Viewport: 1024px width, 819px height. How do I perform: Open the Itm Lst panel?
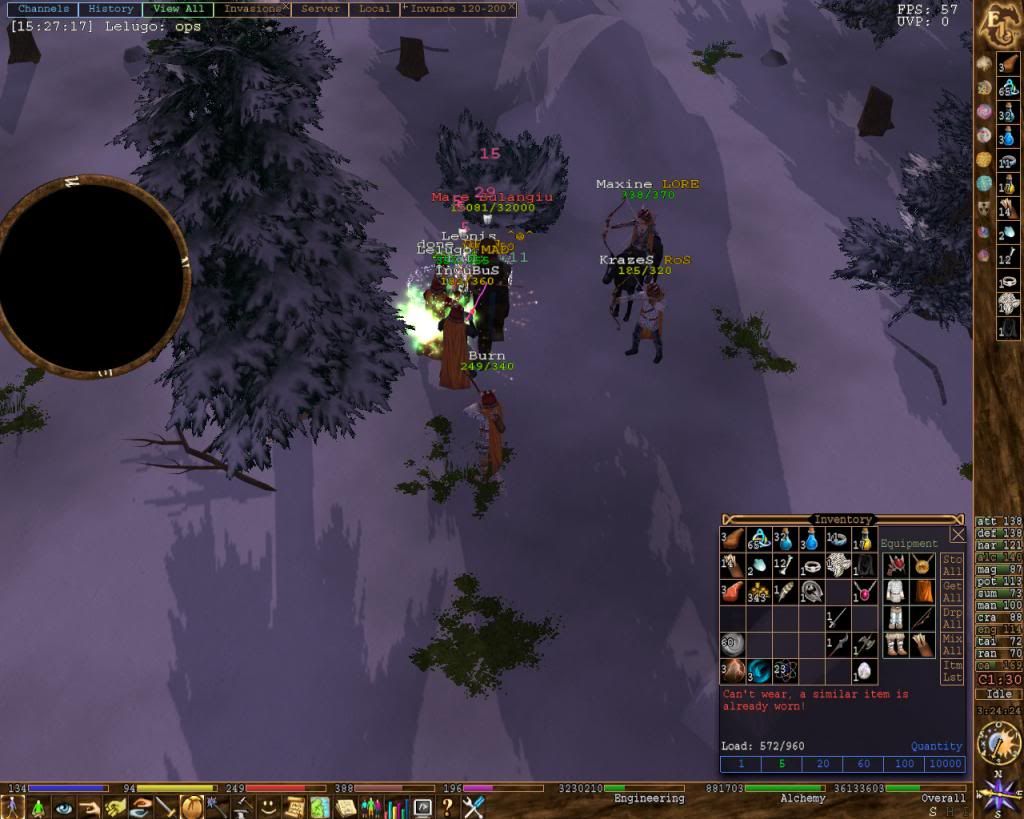click(952, 671)
